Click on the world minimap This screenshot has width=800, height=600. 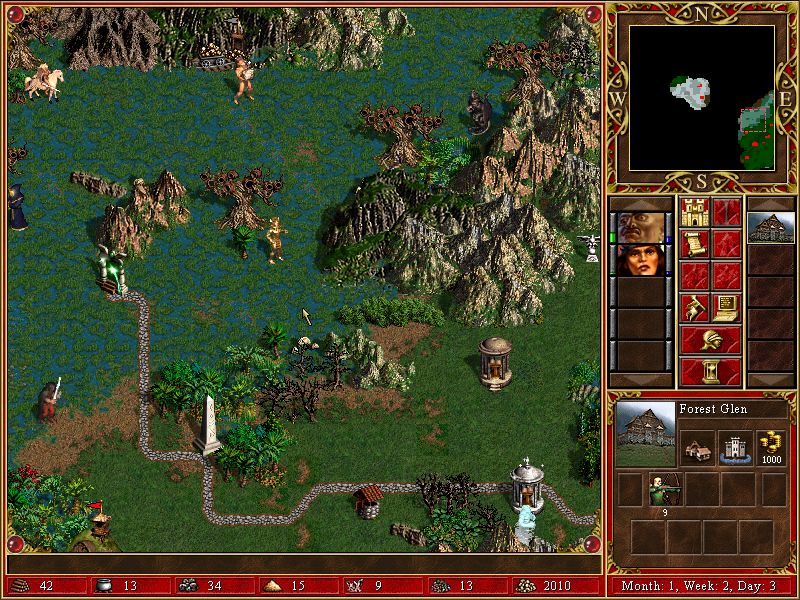(x=702, y=96)
